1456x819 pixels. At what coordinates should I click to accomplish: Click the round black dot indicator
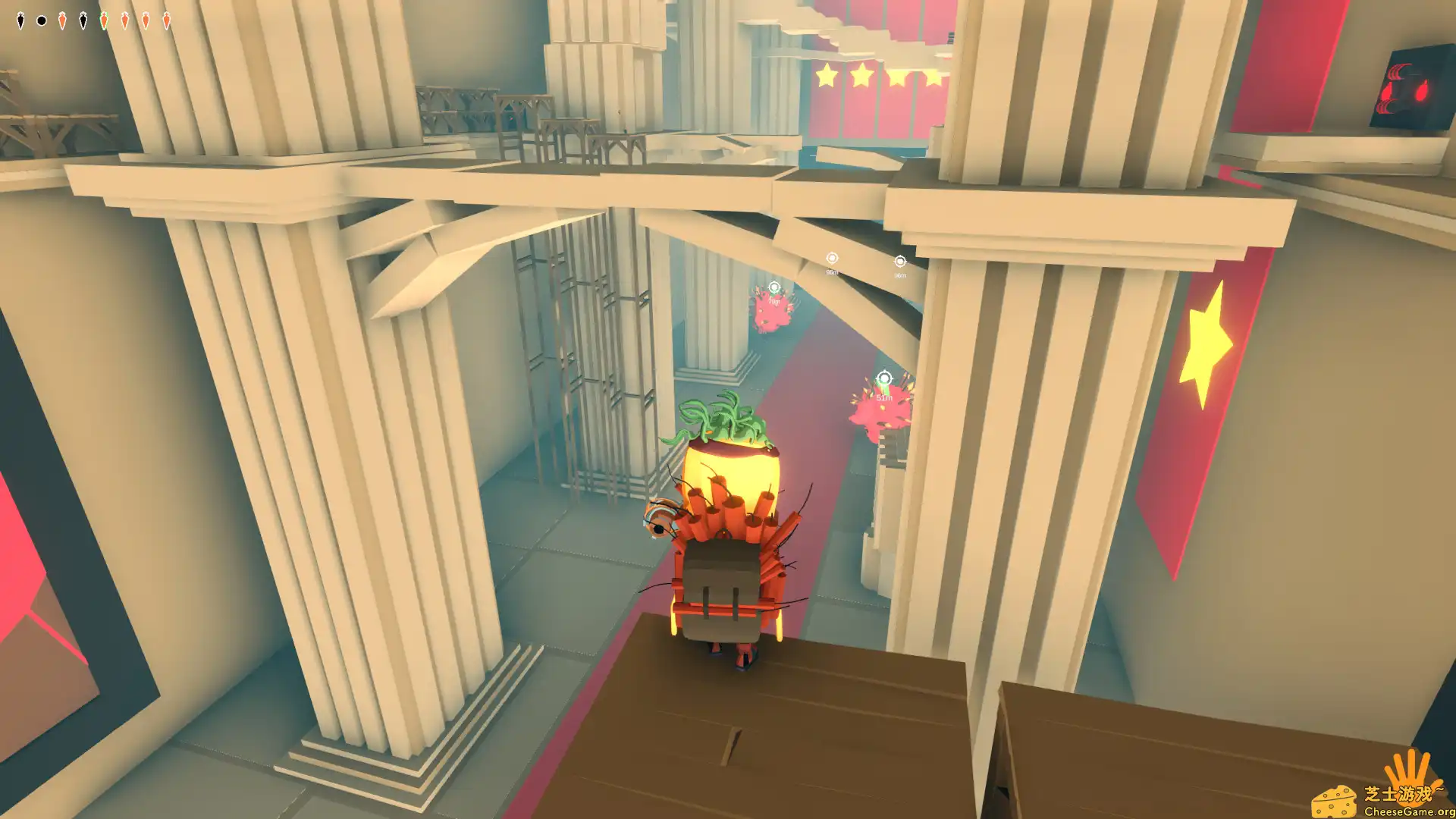click(42, 20)
